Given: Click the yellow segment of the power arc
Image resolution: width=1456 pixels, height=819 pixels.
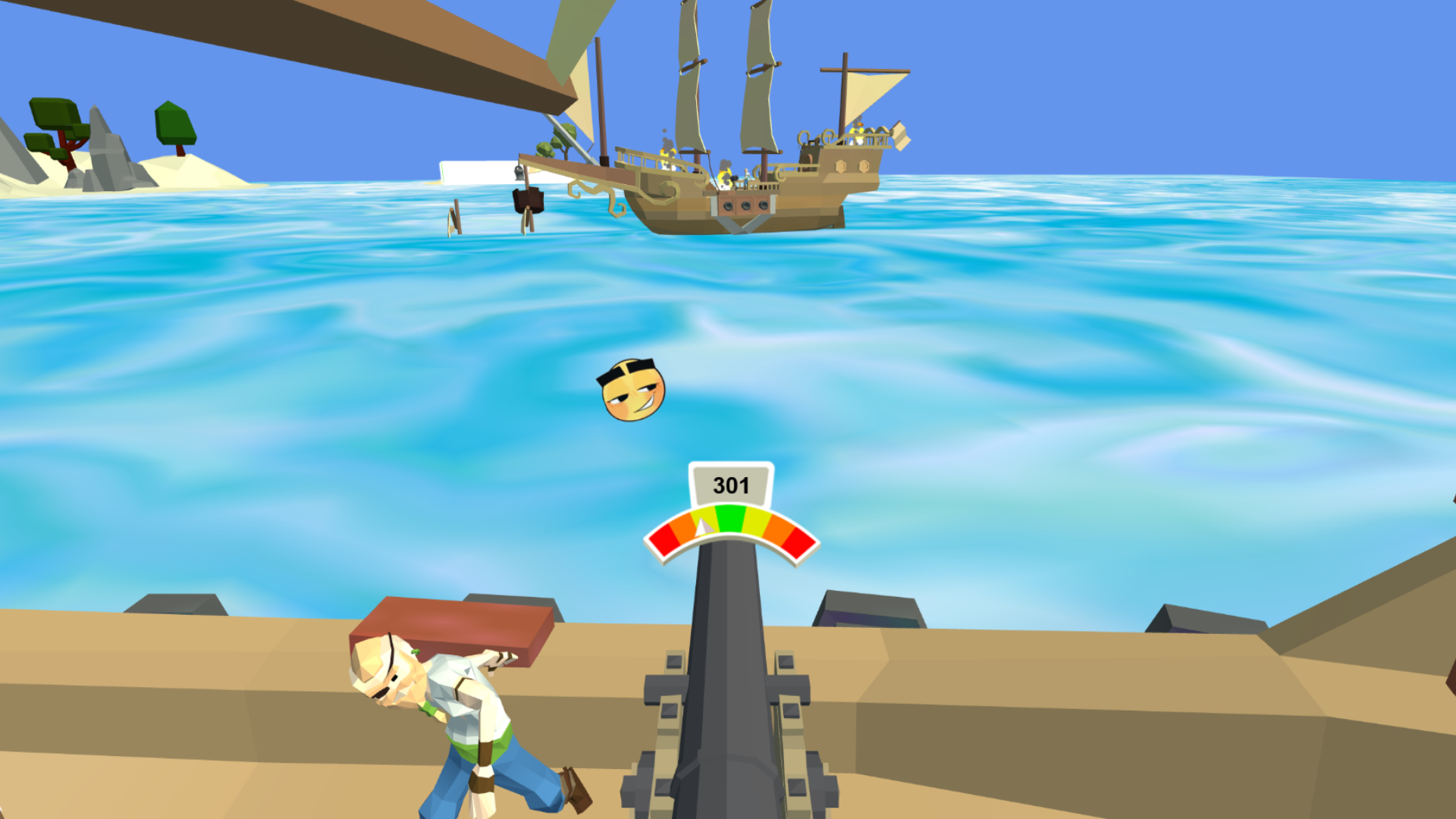Looking at the screenshot, I should [757, 520].
